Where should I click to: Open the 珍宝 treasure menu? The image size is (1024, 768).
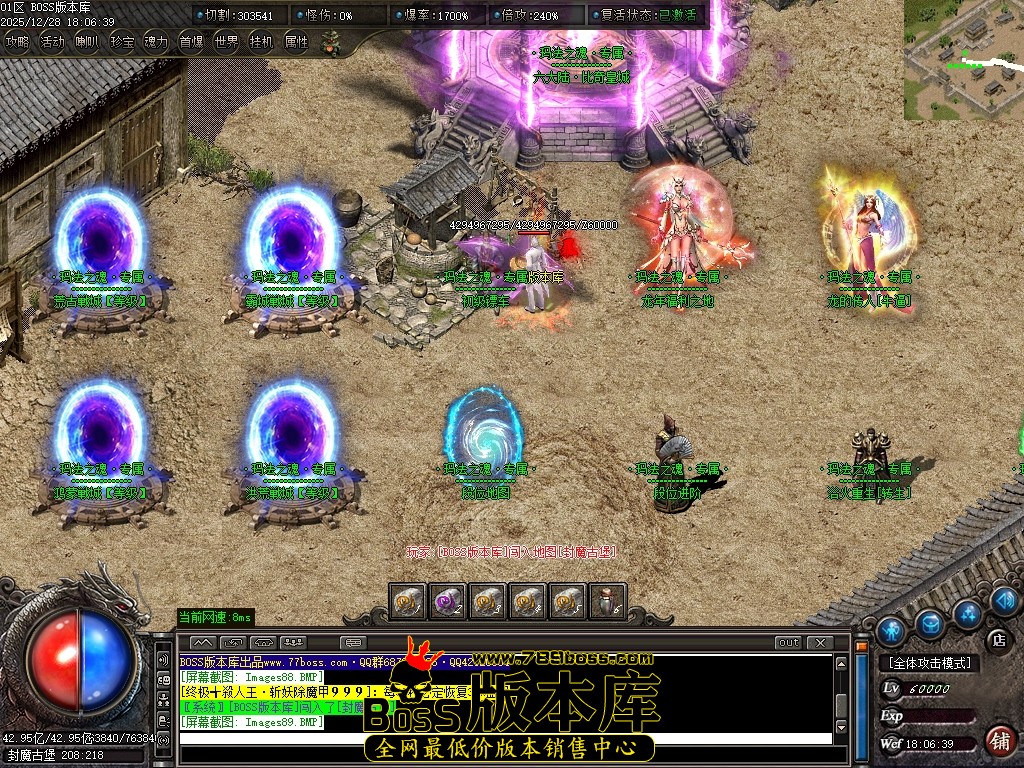click(x=122, y=42)
